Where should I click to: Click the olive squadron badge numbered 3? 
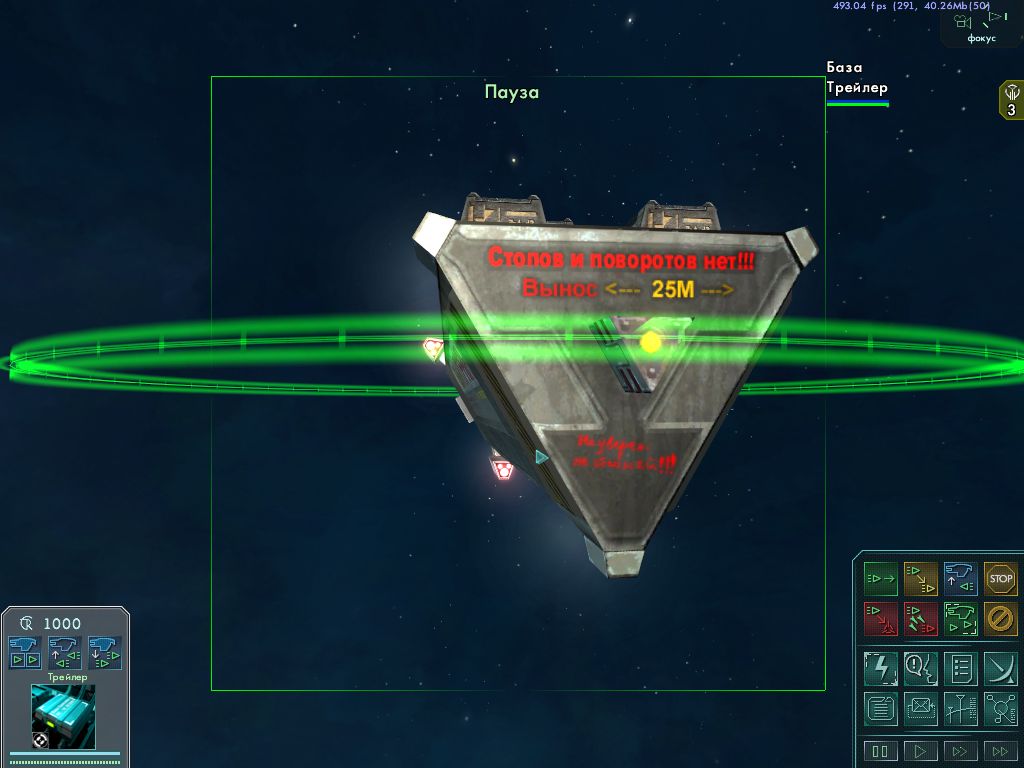tap(1011, 101)
